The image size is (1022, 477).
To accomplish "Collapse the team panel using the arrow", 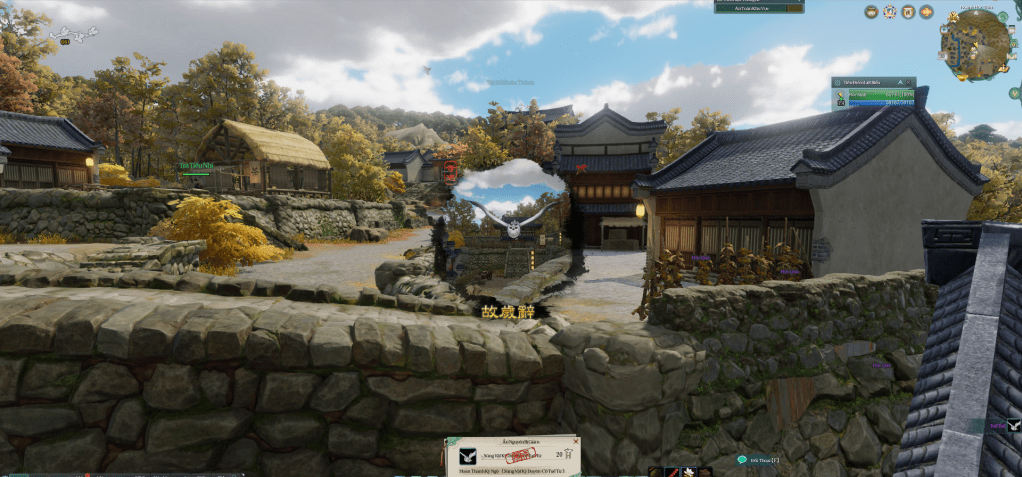I will (900, 82).
